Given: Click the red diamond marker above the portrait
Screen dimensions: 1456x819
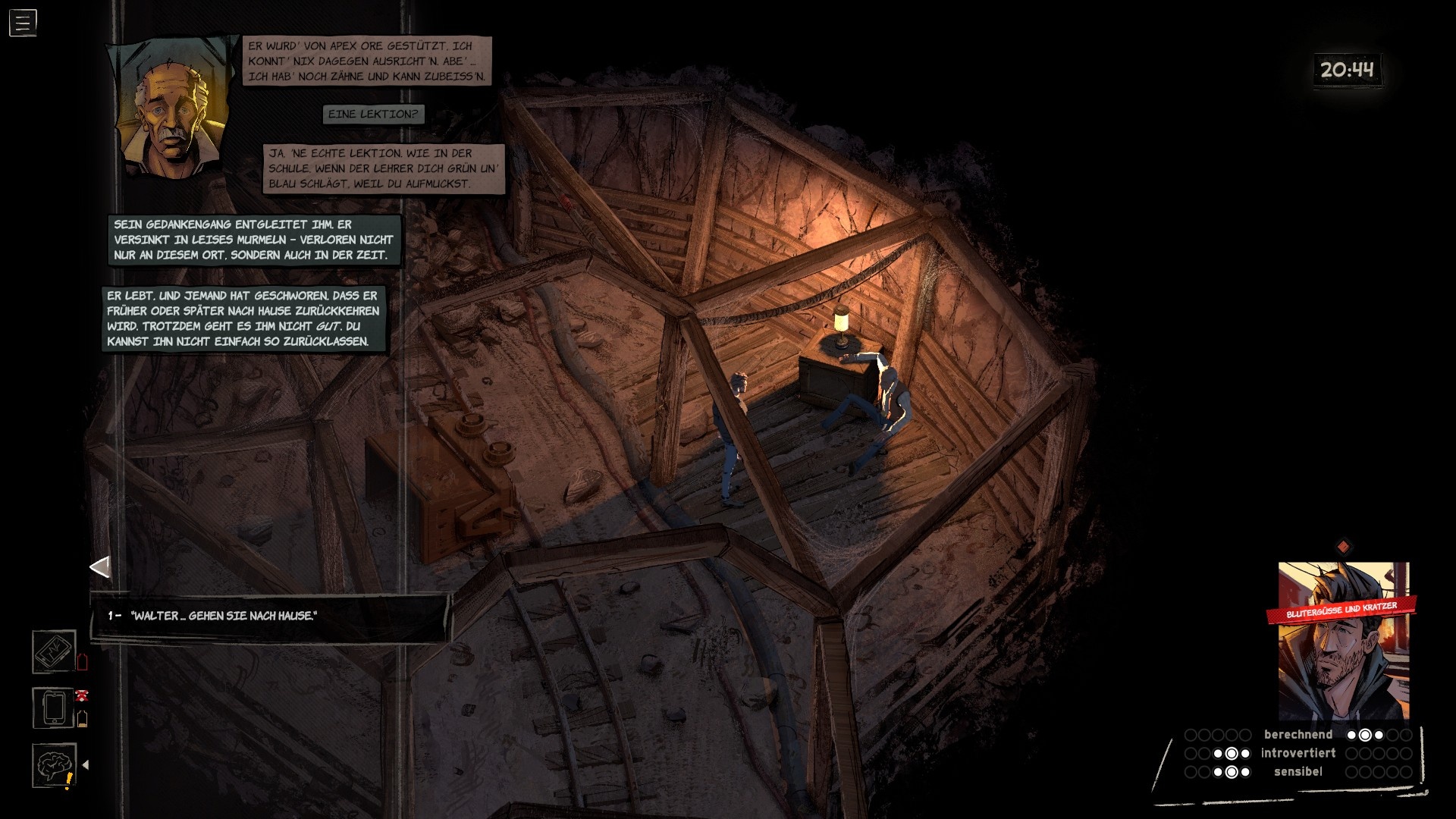Looking at the screenshot, I should (x=1343, y=547).
